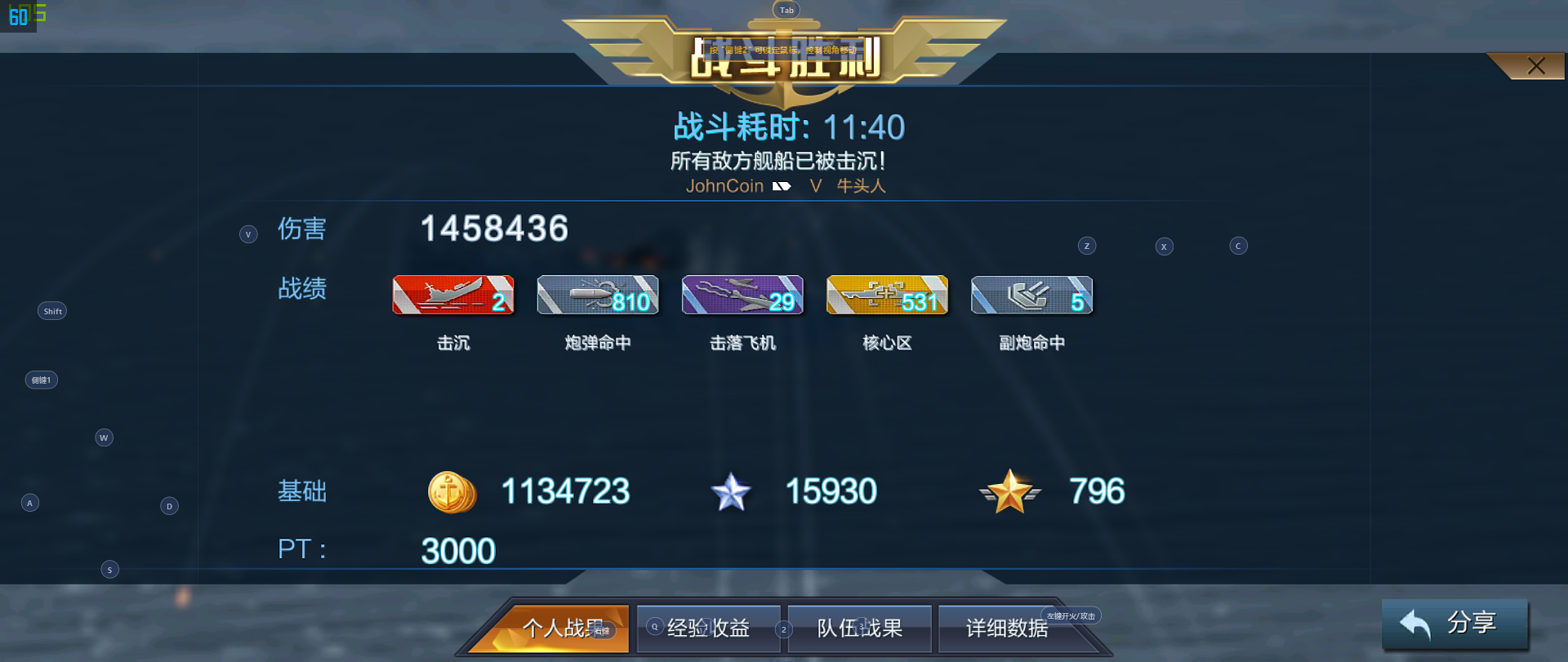Dismiss the results with the X button
This screenshot has height=662, width=1568.
(1535, 65)
